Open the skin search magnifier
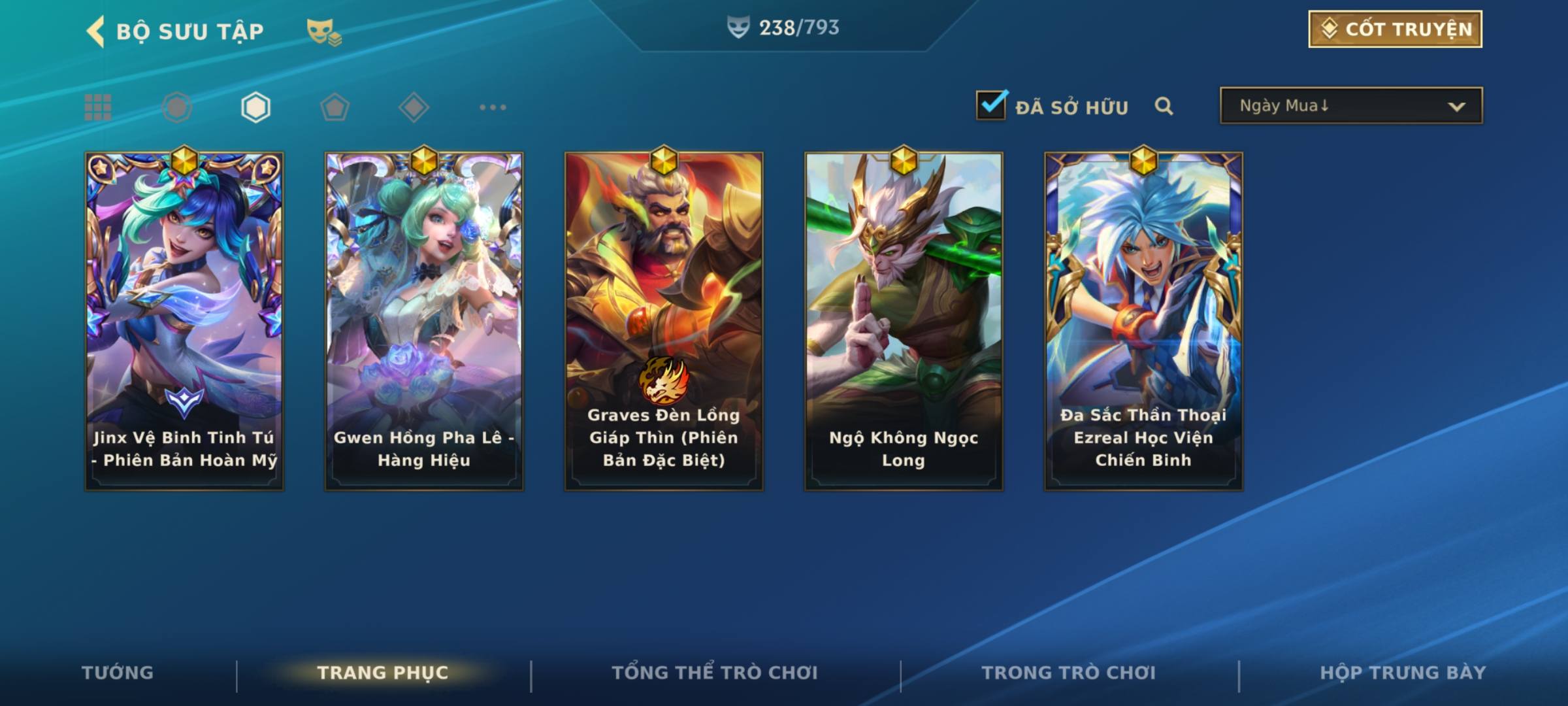The image size is (1568, 706). [1164, 106]
